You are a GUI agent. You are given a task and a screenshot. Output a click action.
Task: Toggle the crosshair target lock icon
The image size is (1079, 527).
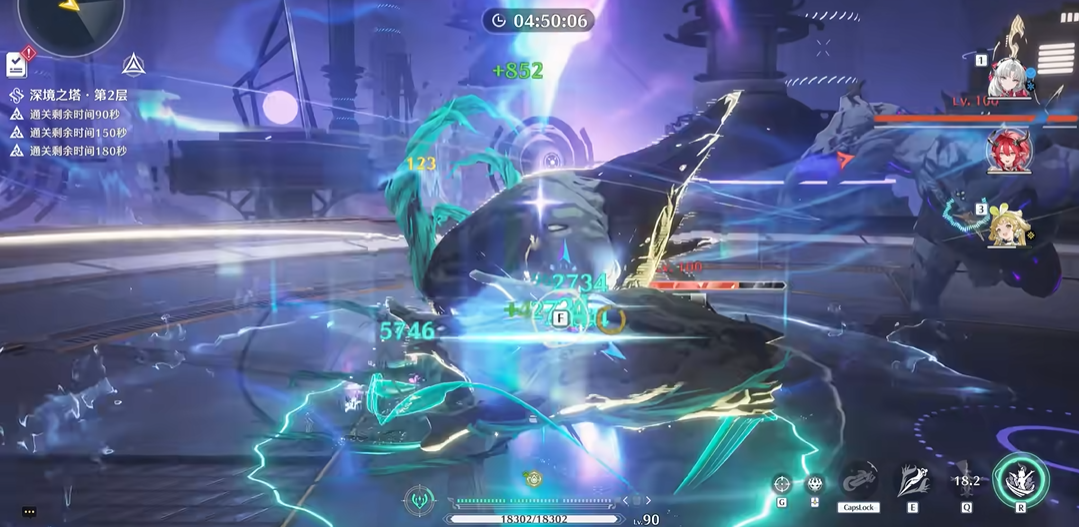(782, 484)
